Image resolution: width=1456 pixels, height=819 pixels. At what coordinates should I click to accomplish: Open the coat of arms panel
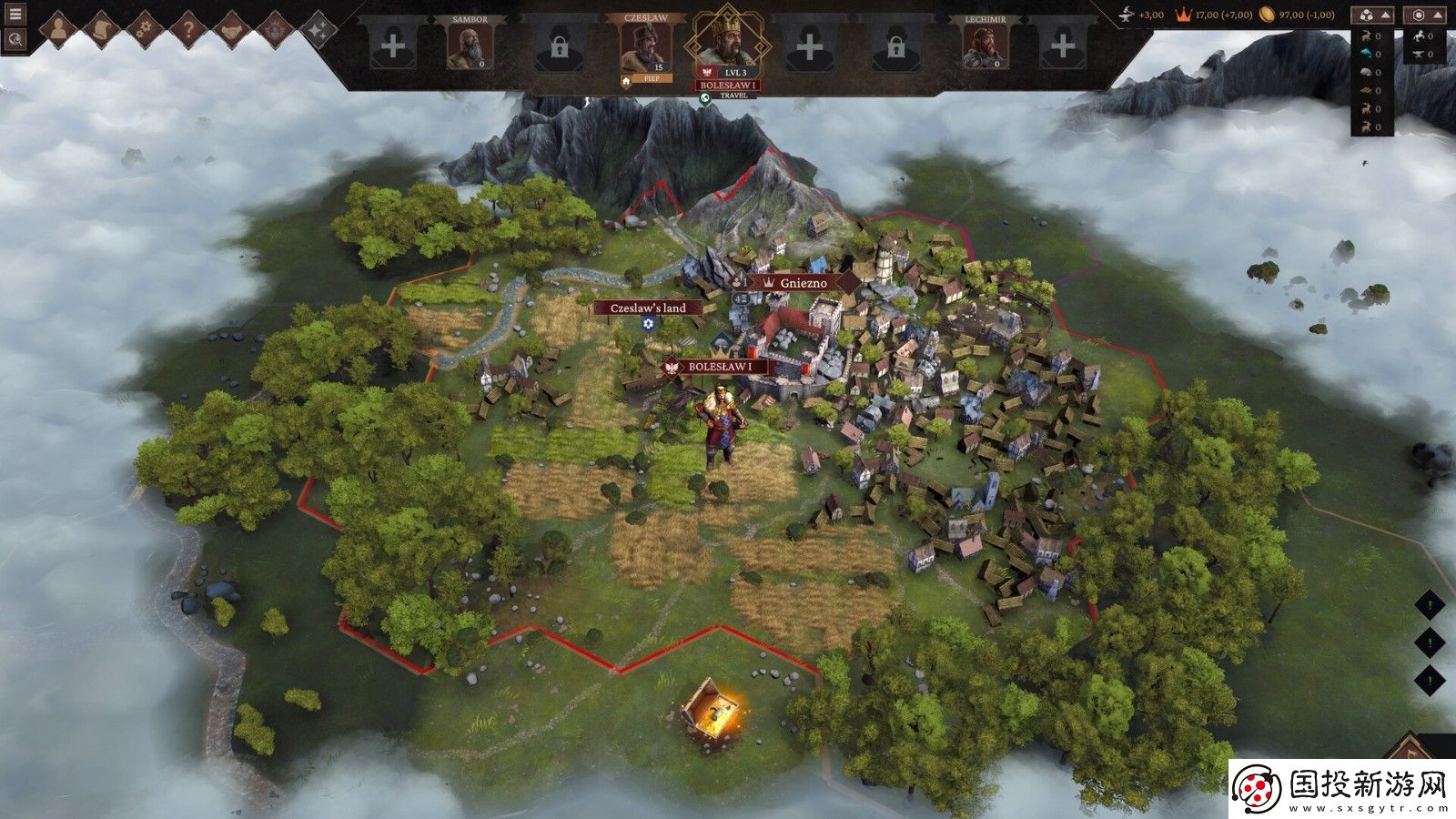click(x=275, y=30)
